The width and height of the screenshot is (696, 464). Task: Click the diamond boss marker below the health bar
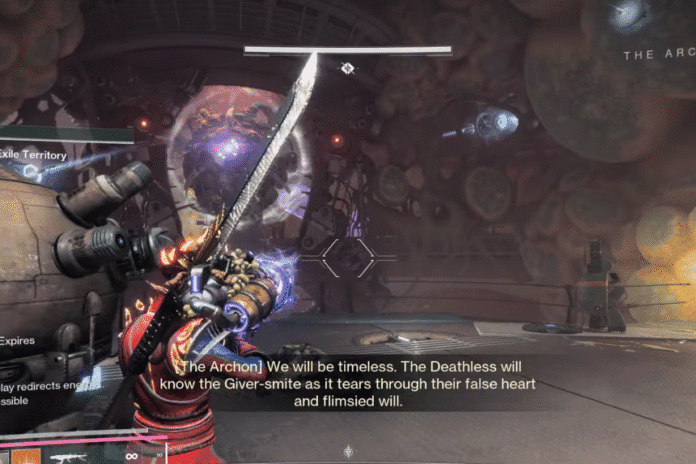coord(348,68)
